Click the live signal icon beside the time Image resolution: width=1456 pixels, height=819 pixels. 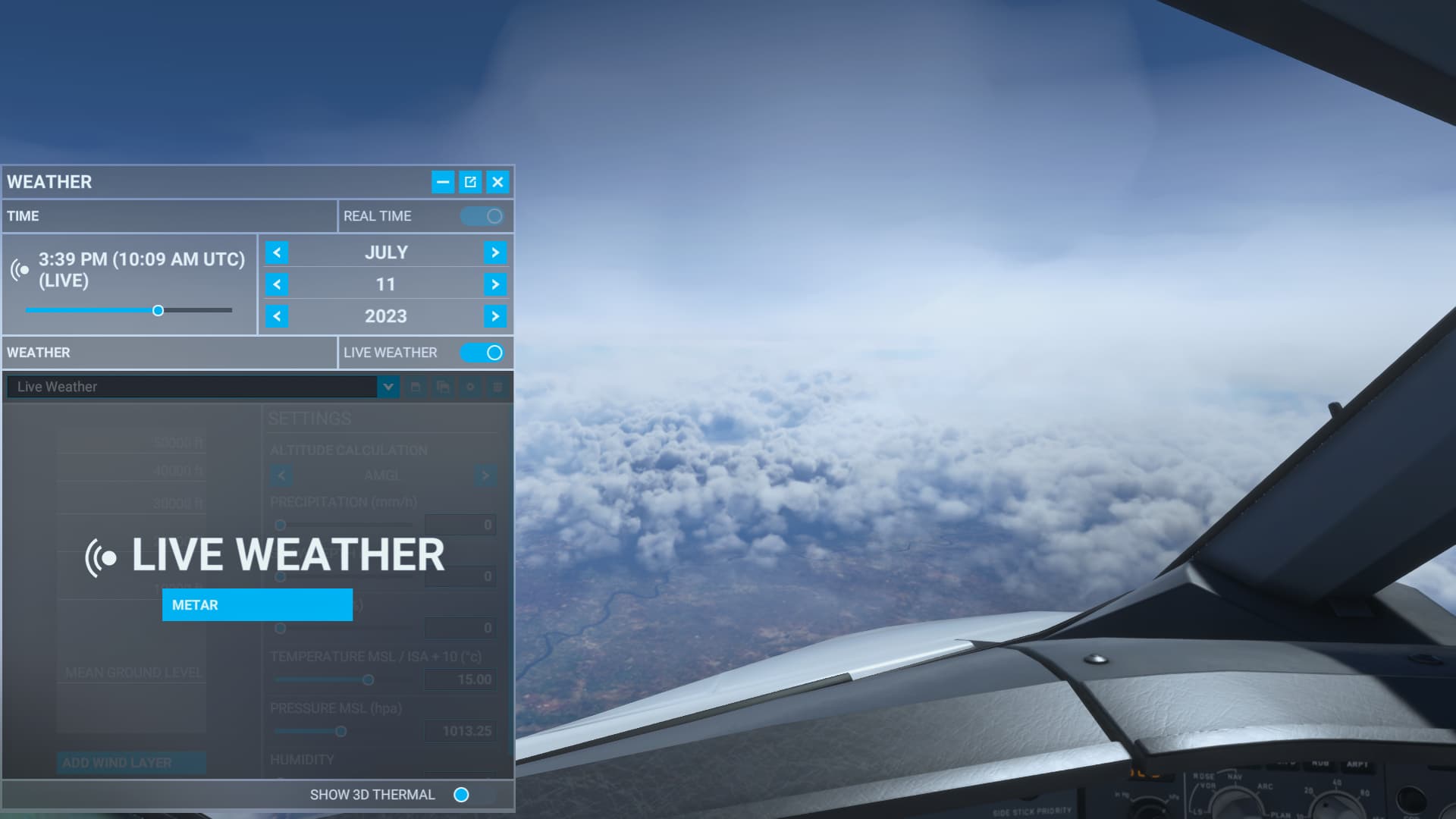coord(18,270)
